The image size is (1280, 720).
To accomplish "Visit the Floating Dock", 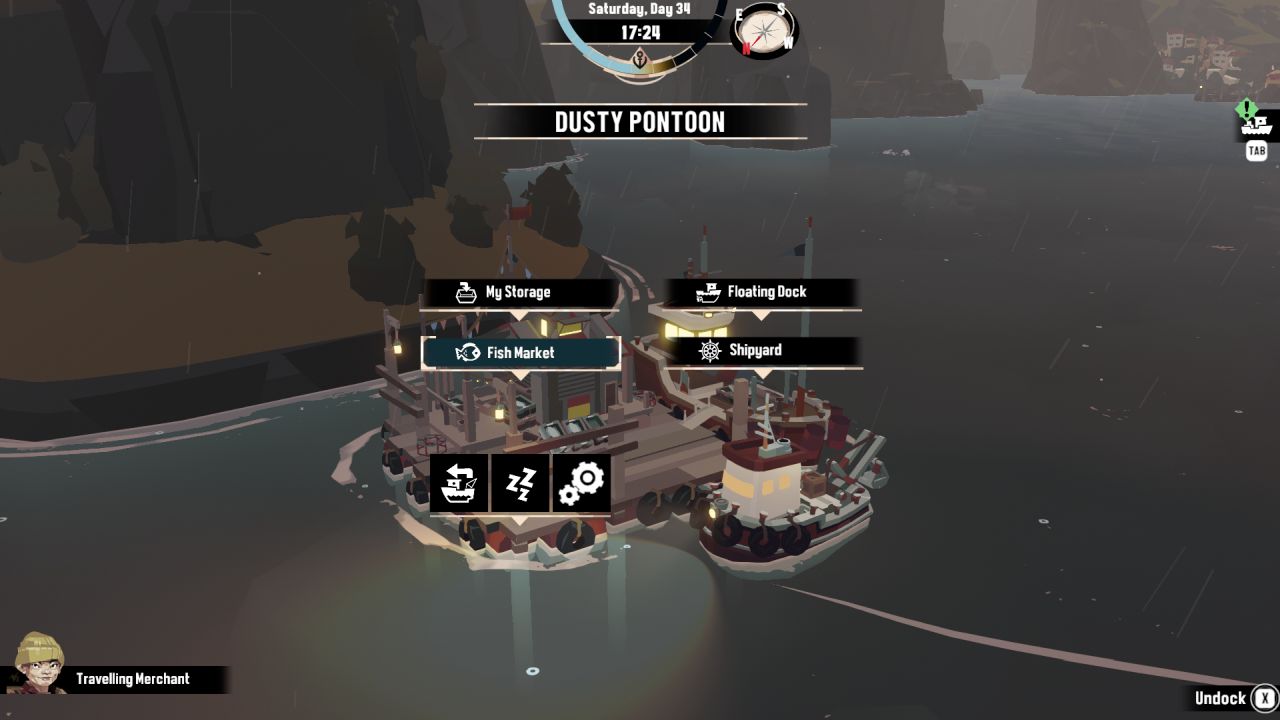I will (761, 292).
